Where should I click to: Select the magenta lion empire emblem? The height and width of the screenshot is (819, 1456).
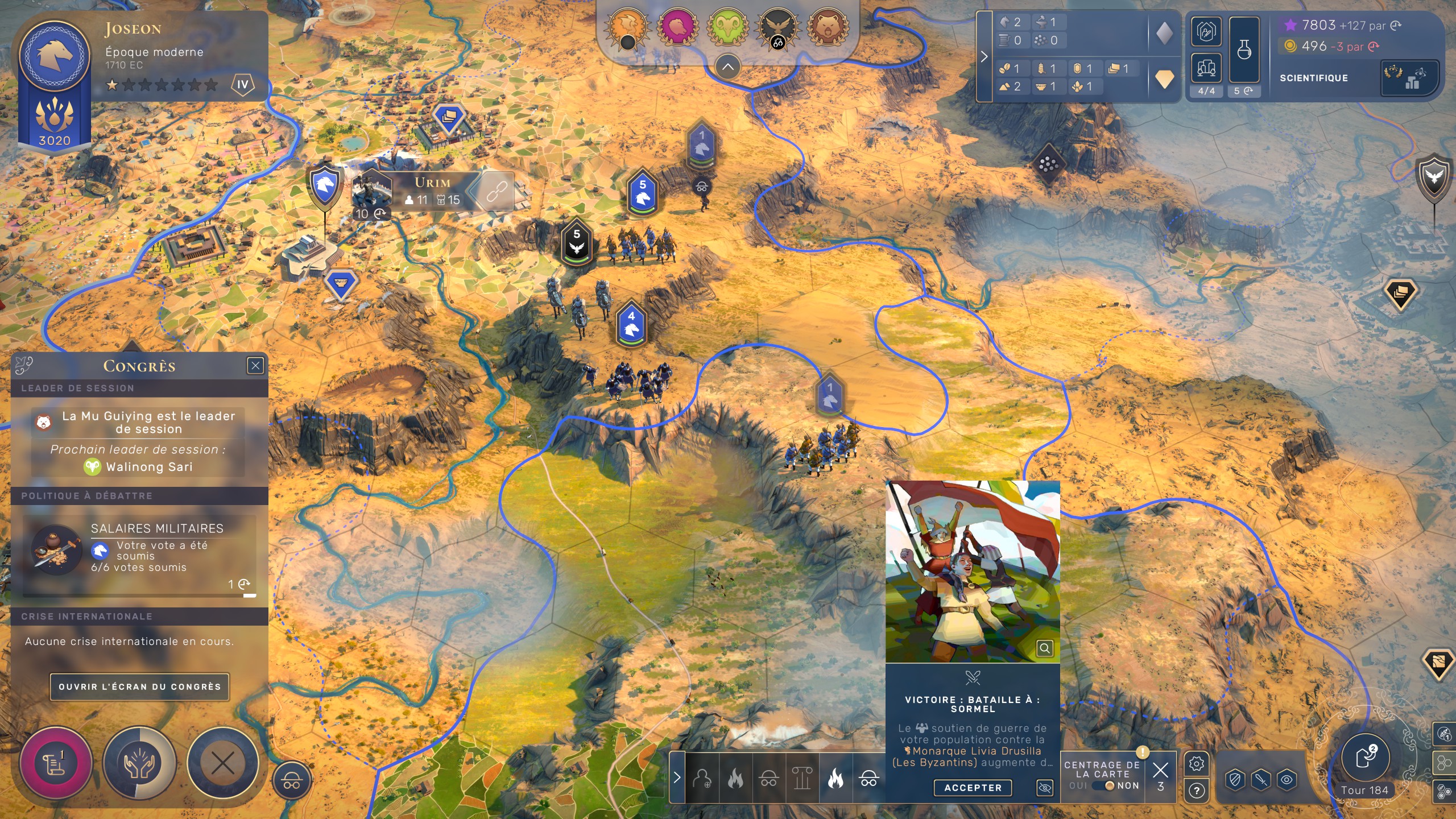[677, 27]
